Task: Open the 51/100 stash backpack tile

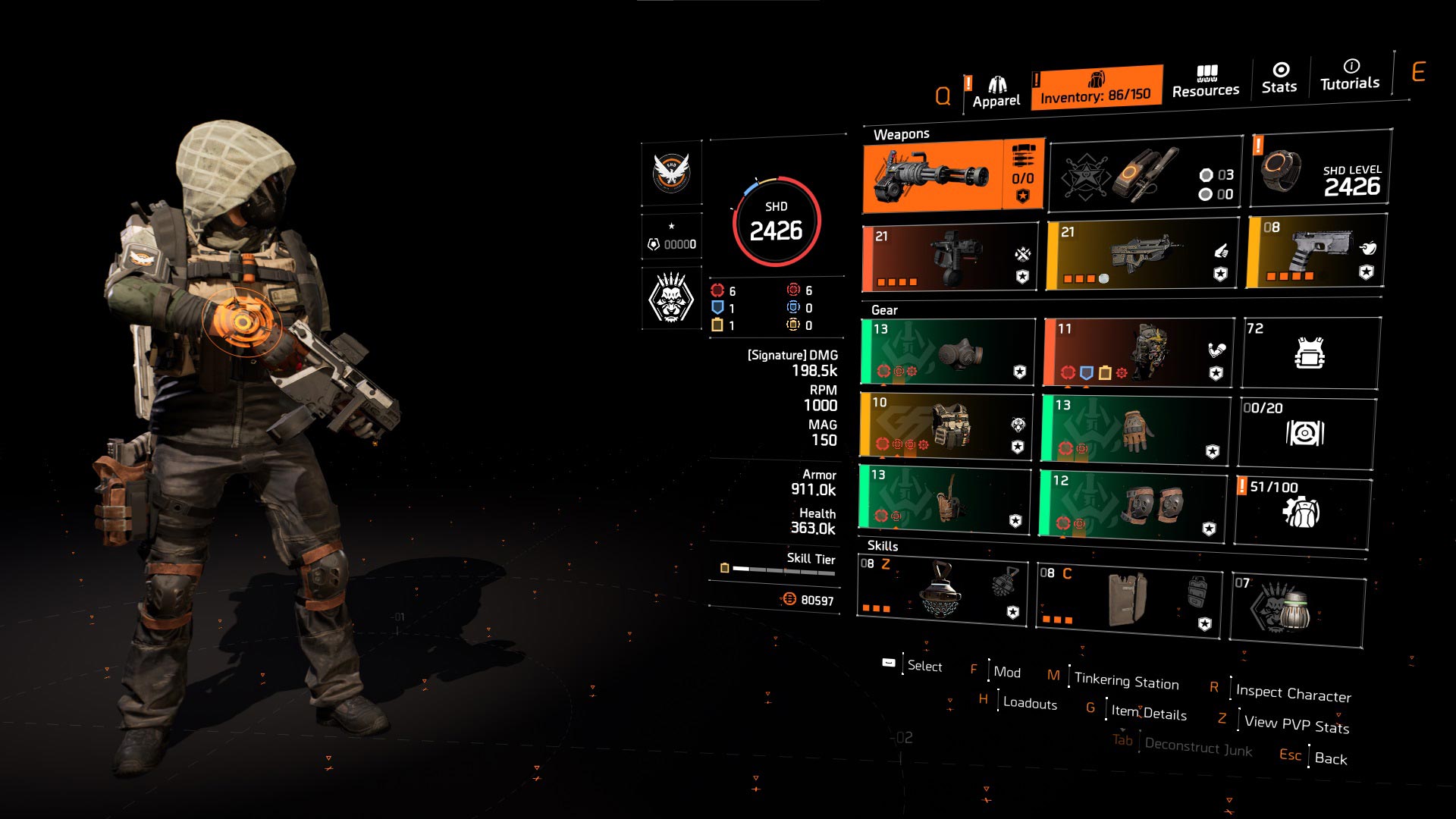Action: (1302, 510)
